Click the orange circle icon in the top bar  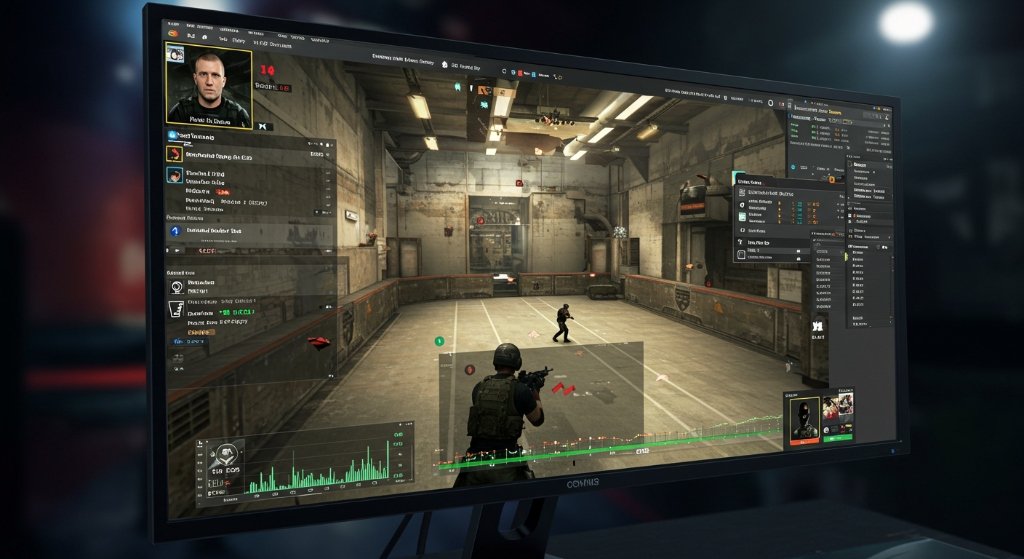coord(175,35)
